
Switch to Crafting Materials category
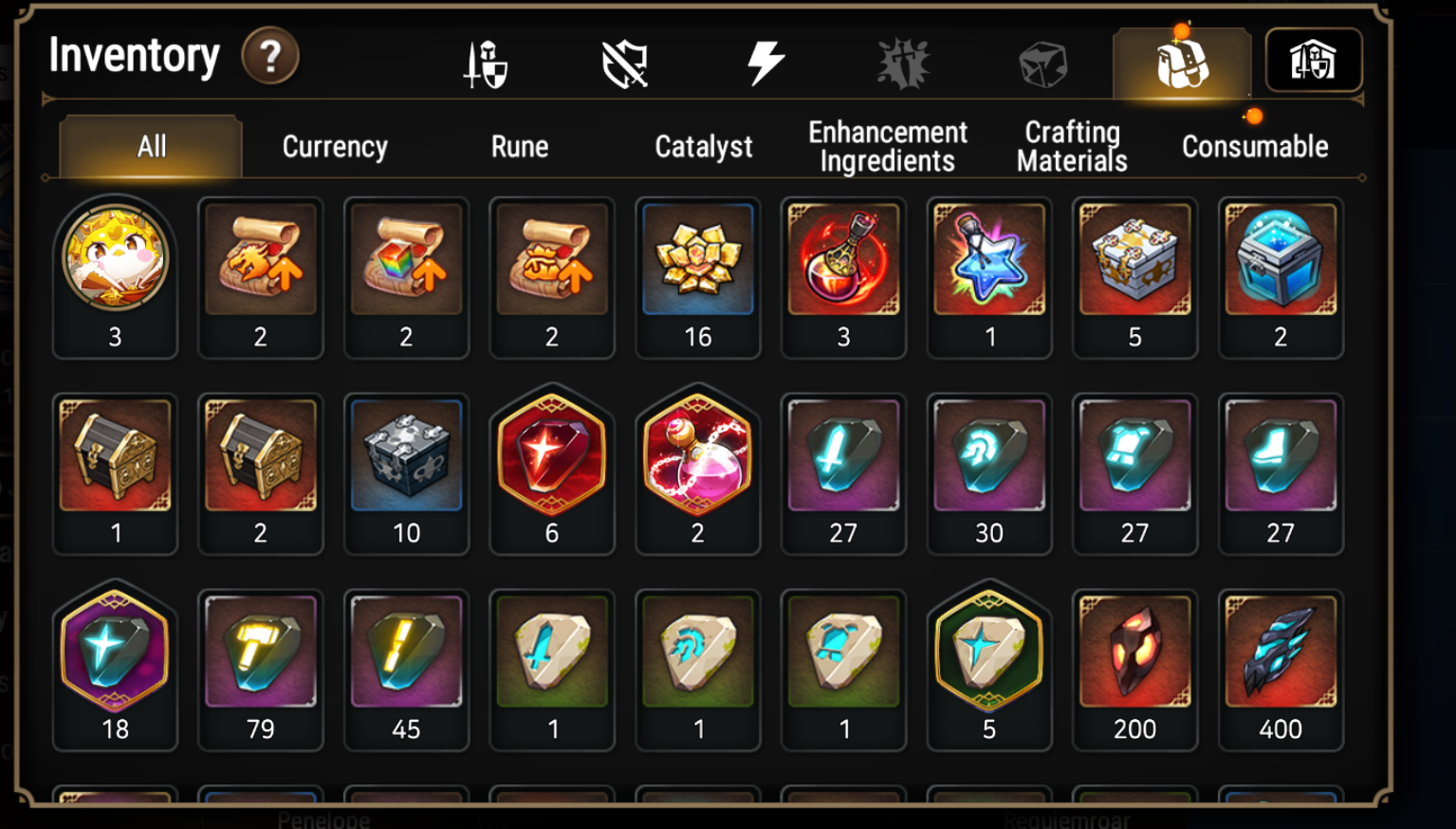coord(1070,146)
